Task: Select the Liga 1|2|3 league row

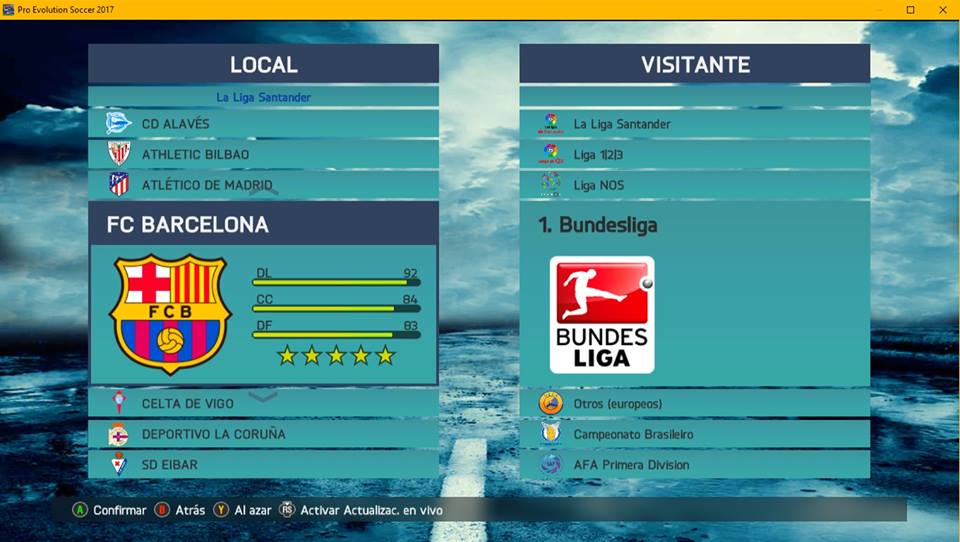Action: [694, 155]
